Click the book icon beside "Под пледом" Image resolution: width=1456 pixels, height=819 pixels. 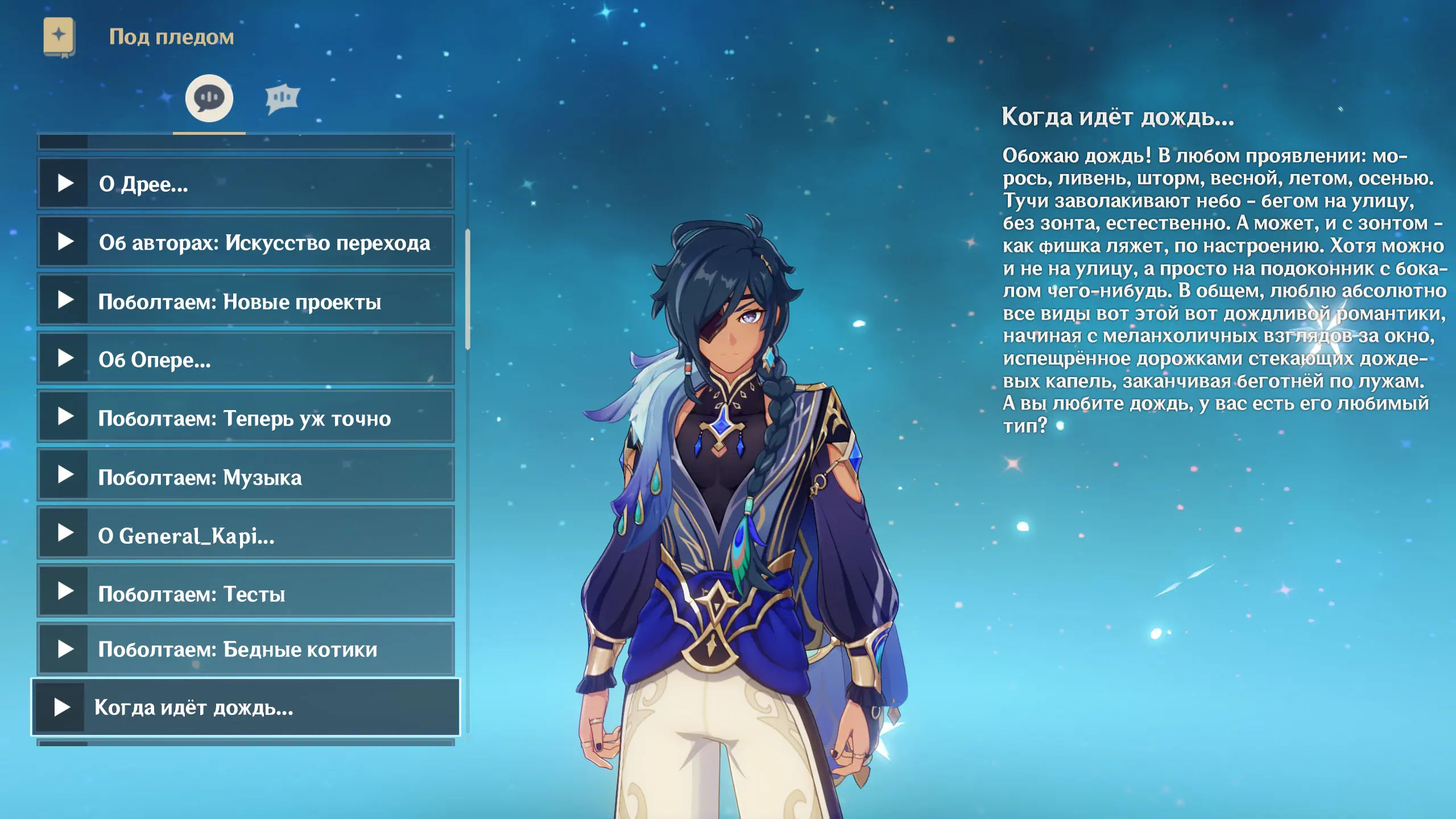(59, 37)
